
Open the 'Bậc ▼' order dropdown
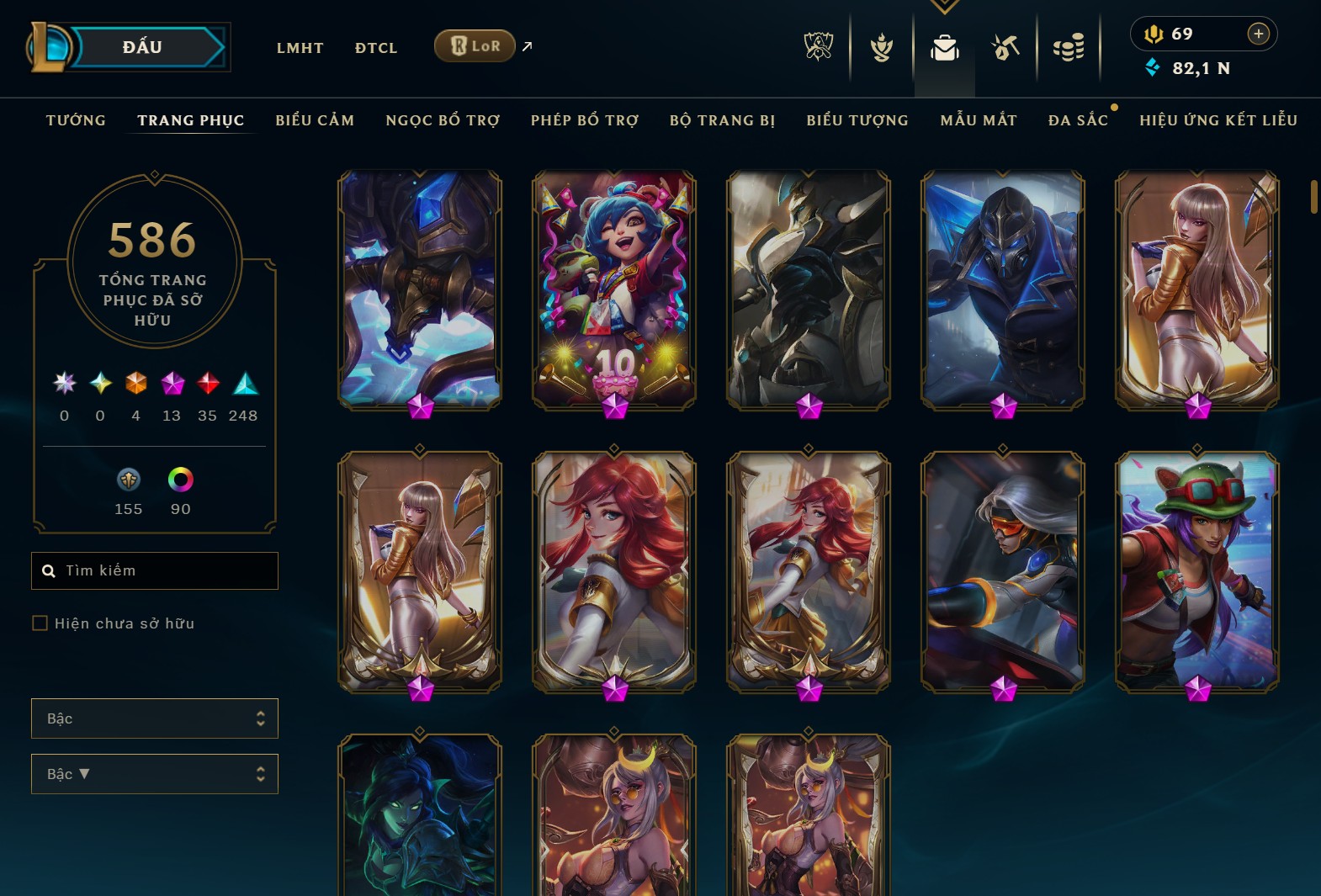pyautogui.click(x=155, y=773)
